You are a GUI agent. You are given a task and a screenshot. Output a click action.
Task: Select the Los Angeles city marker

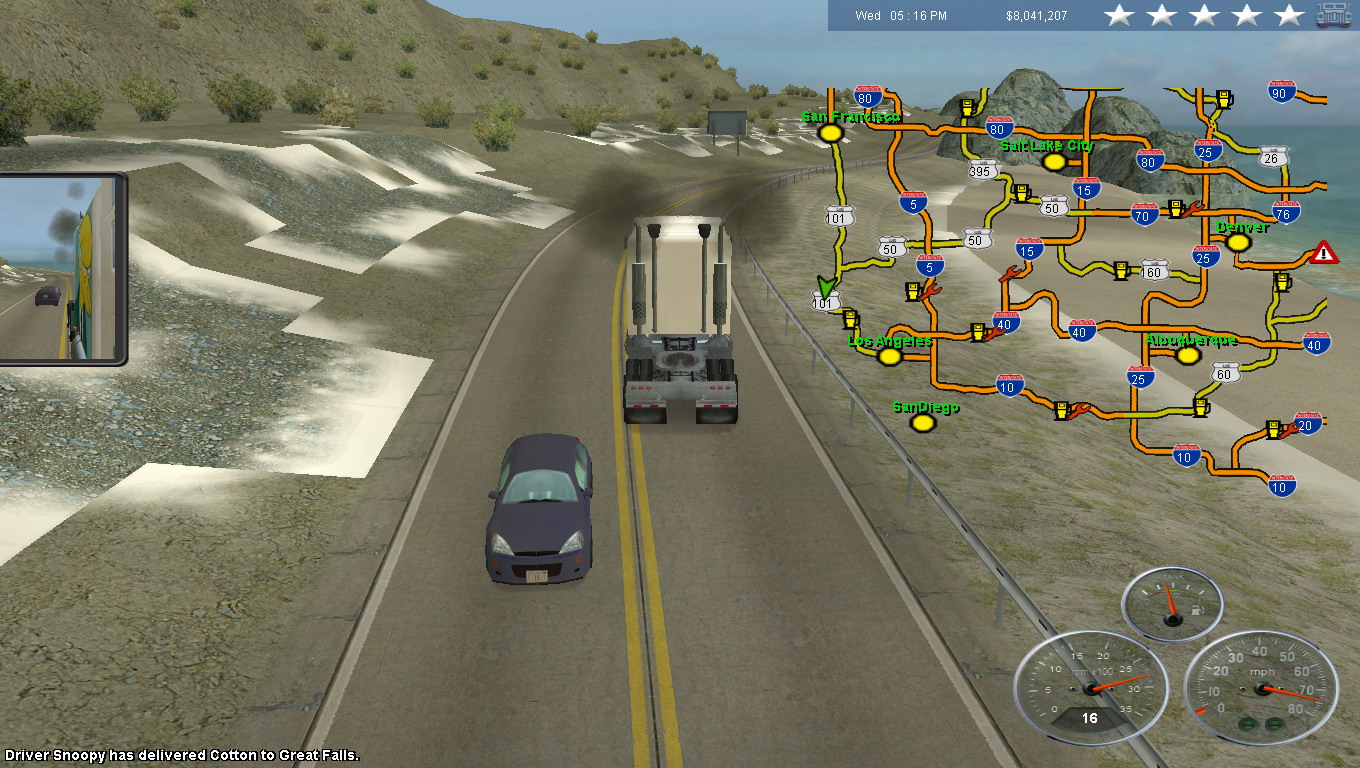click(x=889, y=356)
